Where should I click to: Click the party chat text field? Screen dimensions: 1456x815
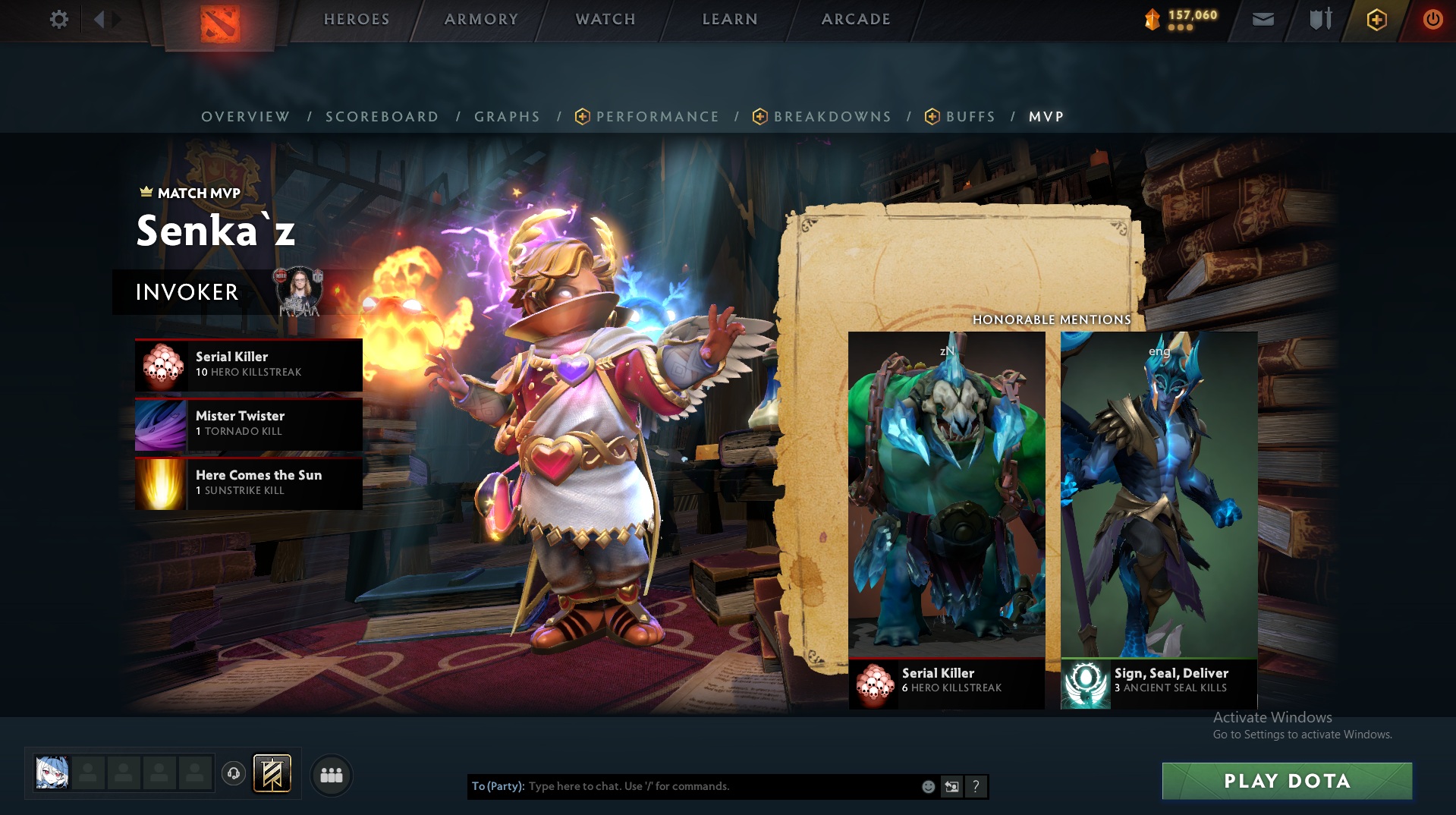(x=721, y=786)
